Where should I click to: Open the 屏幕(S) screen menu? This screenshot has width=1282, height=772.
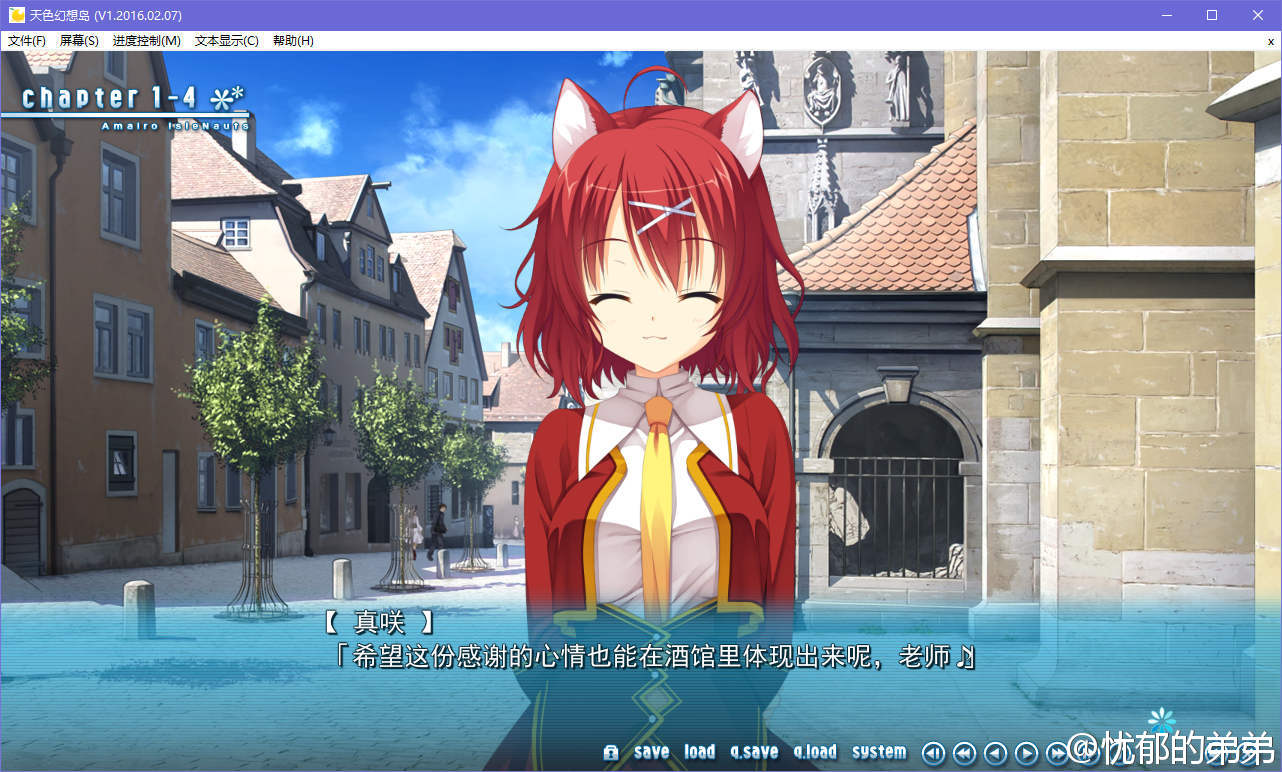tap(79, 41)
